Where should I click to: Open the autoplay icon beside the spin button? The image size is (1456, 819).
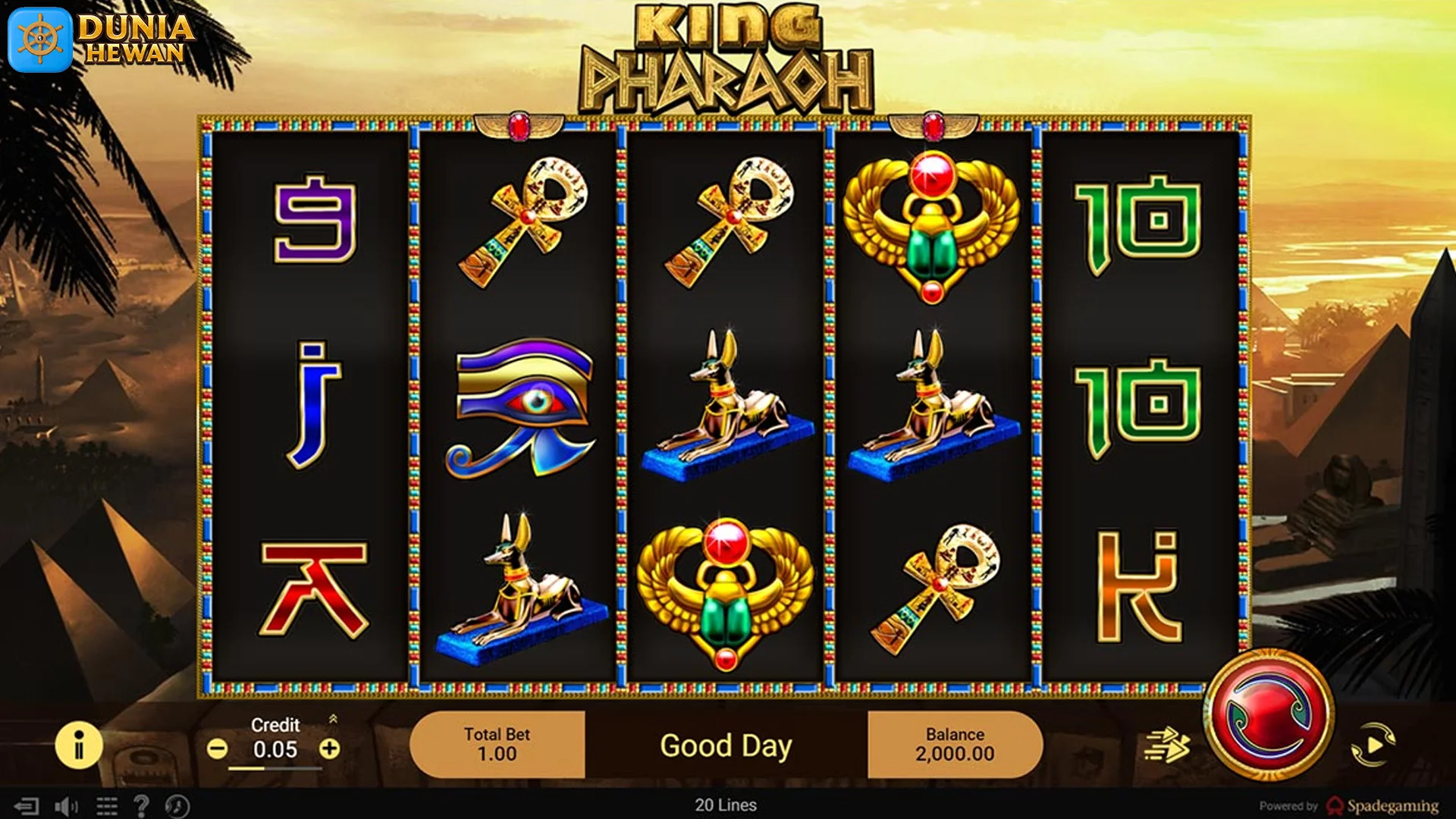pyautogui.click(x=1374, y=744)
